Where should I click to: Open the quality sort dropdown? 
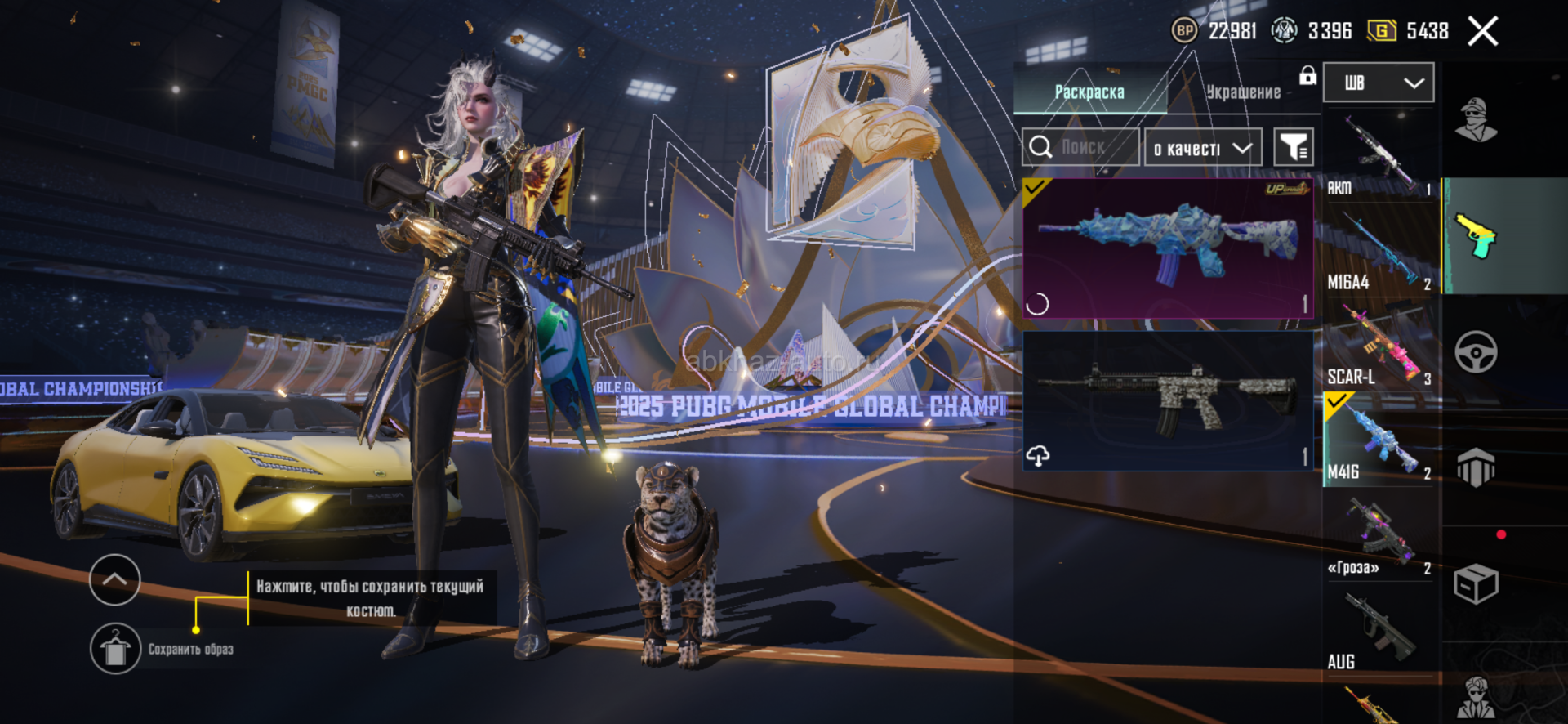click(x=1202, y=148)
